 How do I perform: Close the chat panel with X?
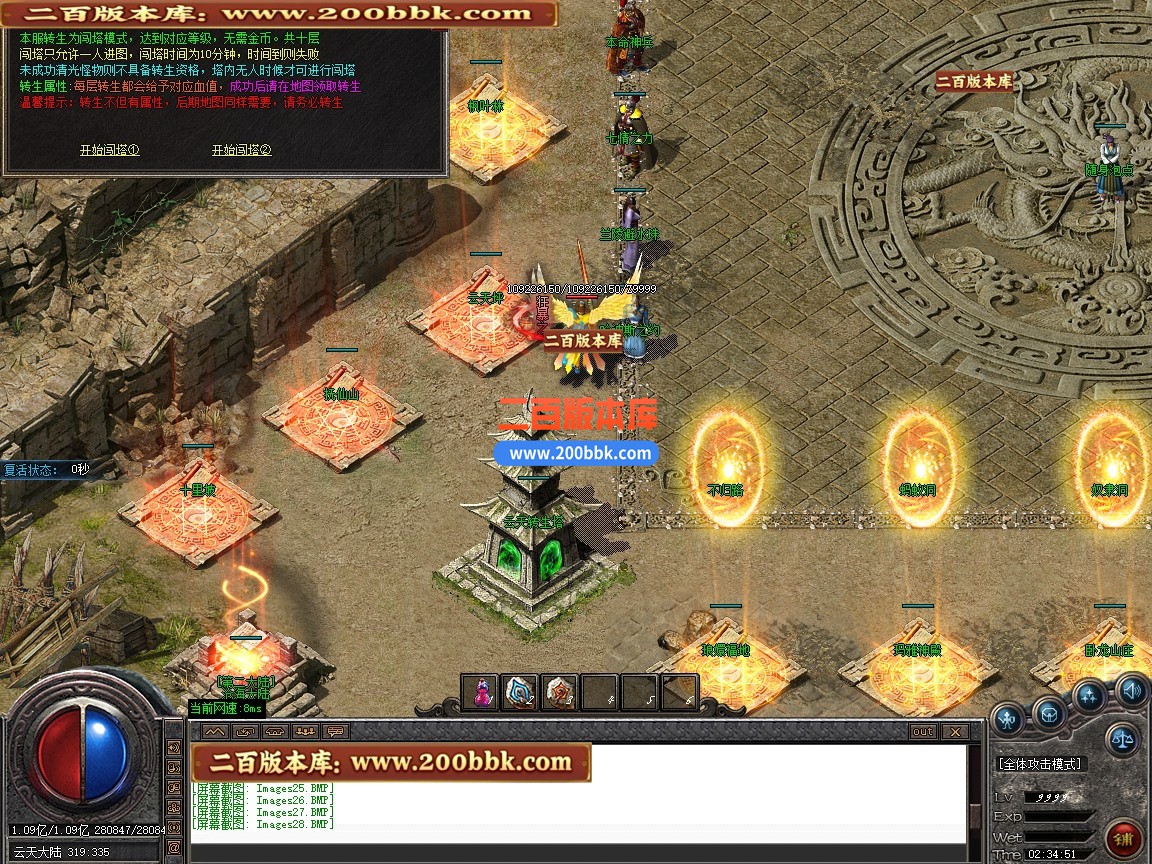tap(953, 732)
